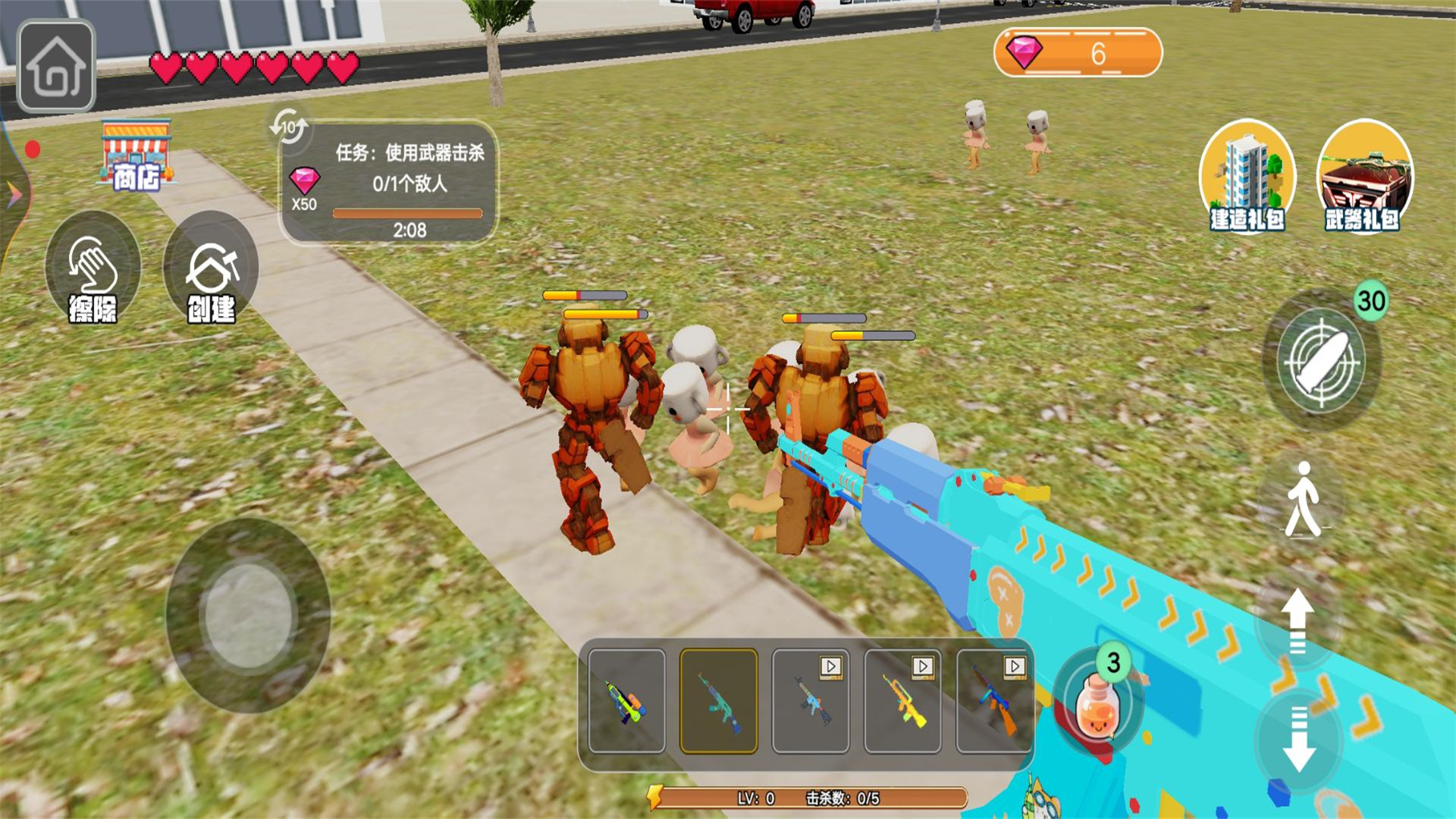Toggle the walking figure movement button
This screenshot has height=819, width=1456.
point(1303,500)
